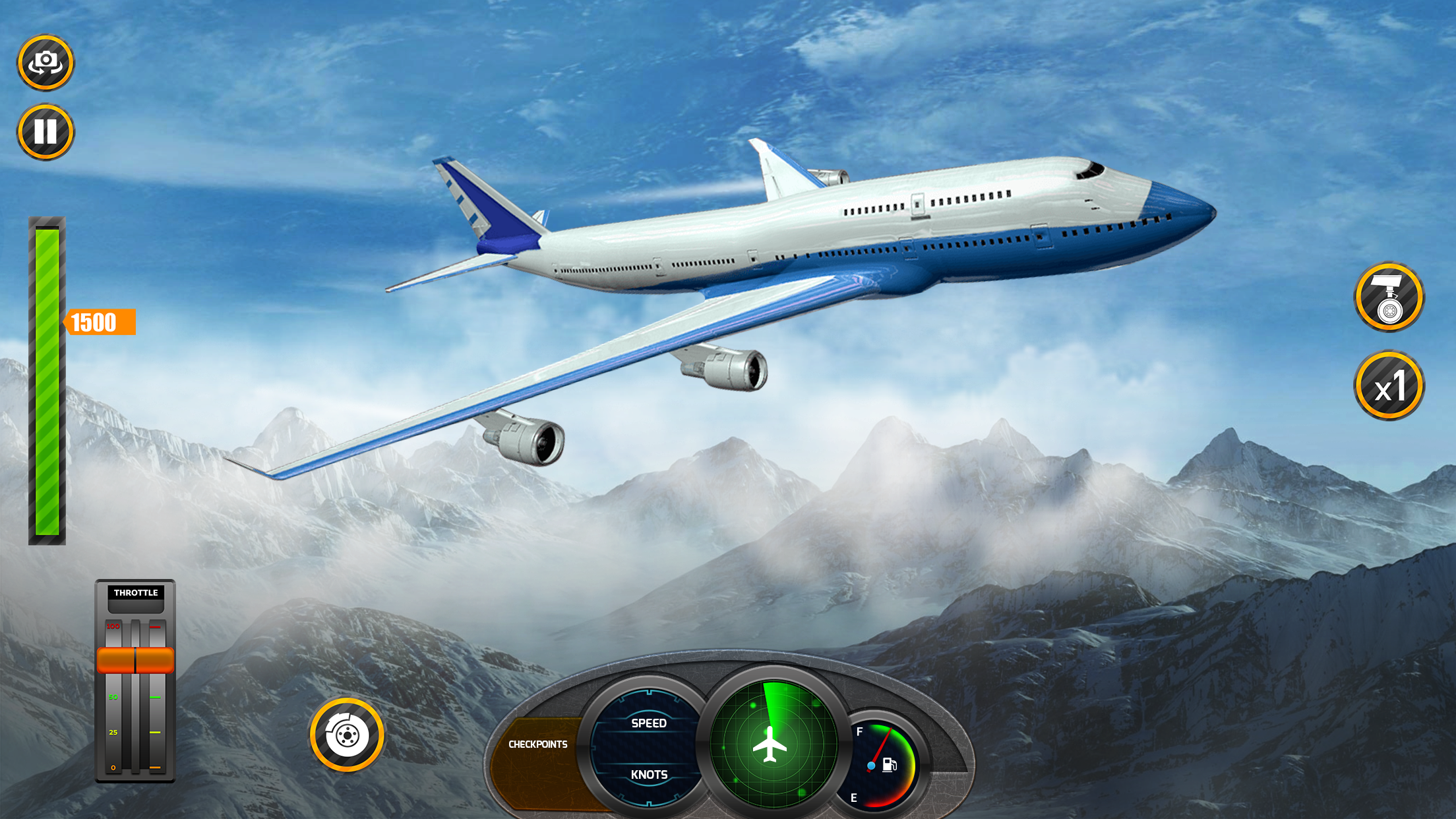Click the green radar display
Screen dimensions: 1456x819
pyautogui.click(x=773, y=744)
